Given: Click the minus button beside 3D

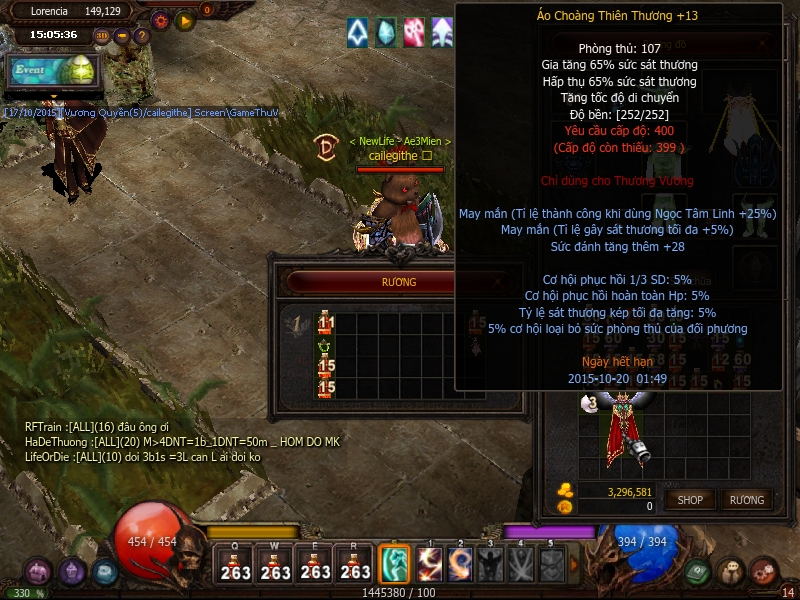Looking at the screenshot, I should pyautogui.click(x=122, y=36).
